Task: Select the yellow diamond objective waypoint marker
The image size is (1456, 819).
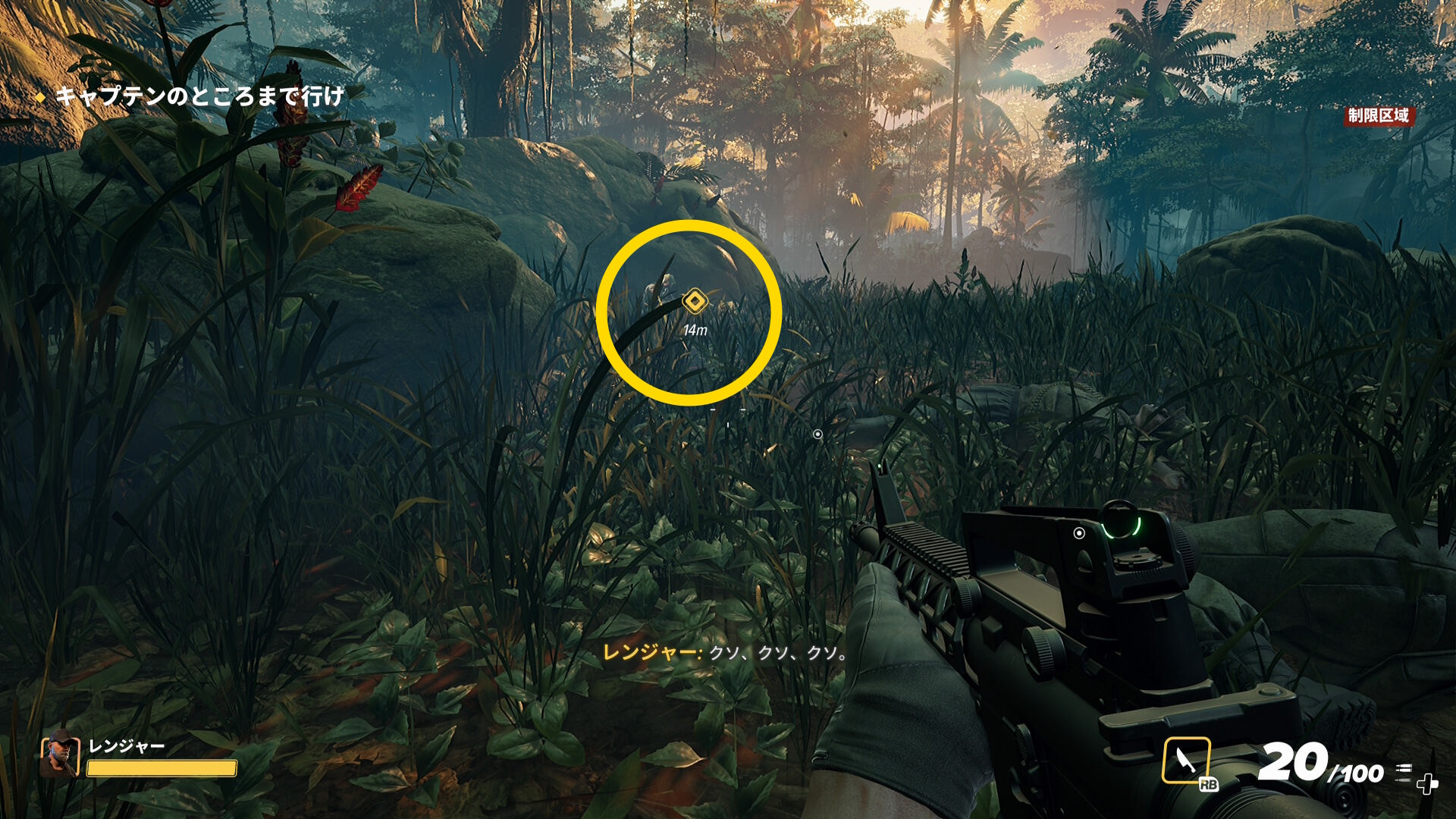Action: 694,301
